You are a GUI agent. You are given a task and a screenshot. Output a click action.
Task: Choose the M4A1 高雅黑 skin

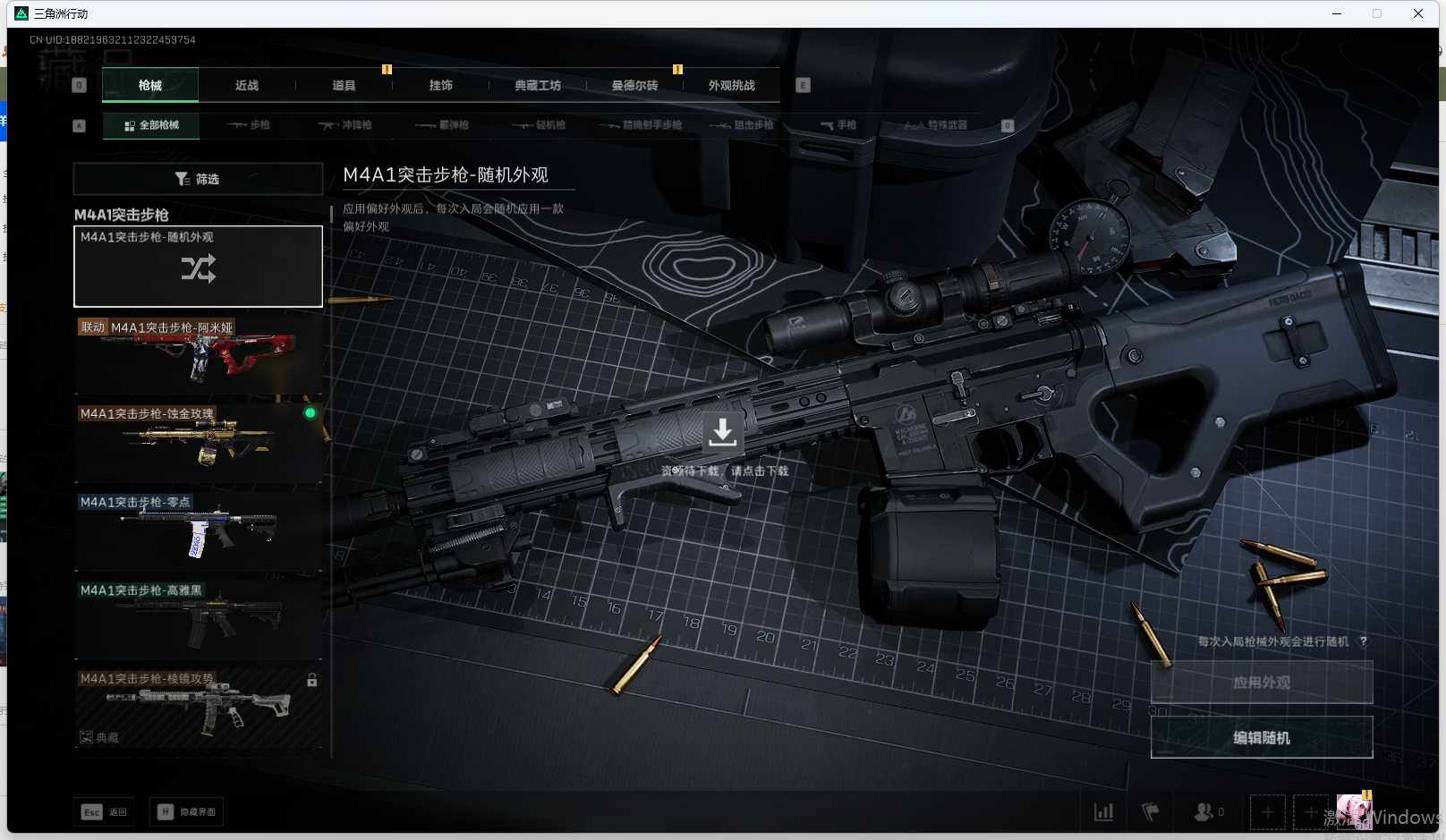(x=198, y=619)
